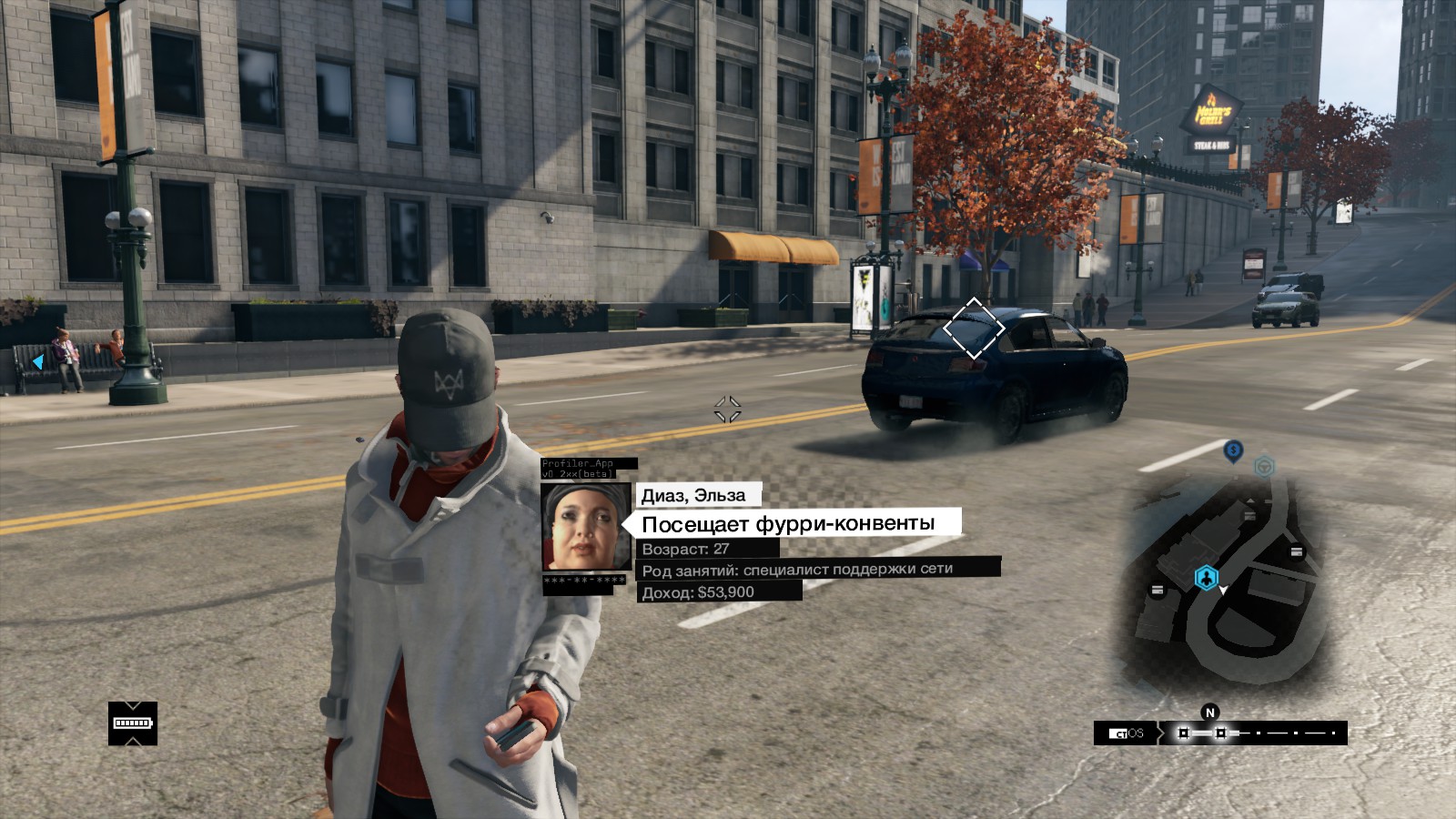
Task: Click the blue person hexagon on minimap
Action: coord(1206,578)
